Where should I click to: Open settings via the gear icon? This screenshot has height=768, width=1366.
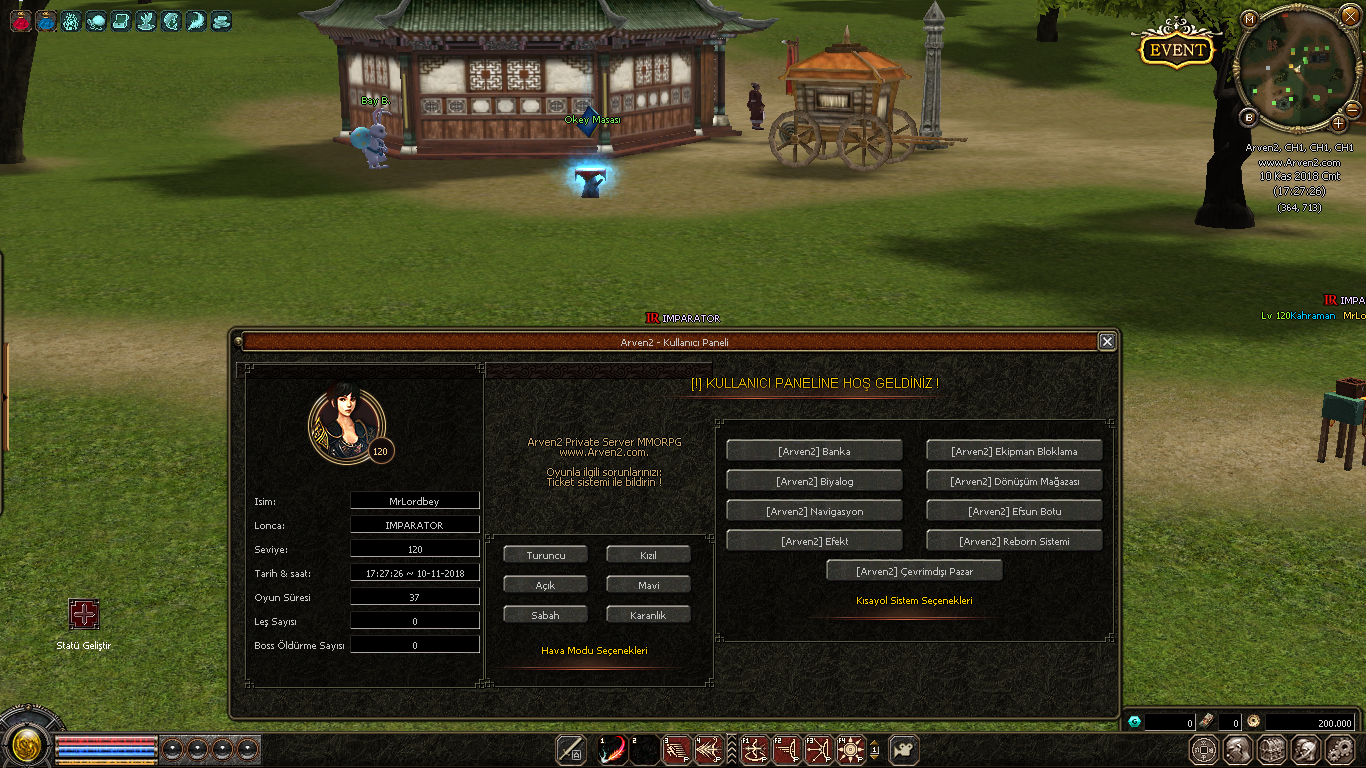pyautogui.click(x=1339, y=749)
